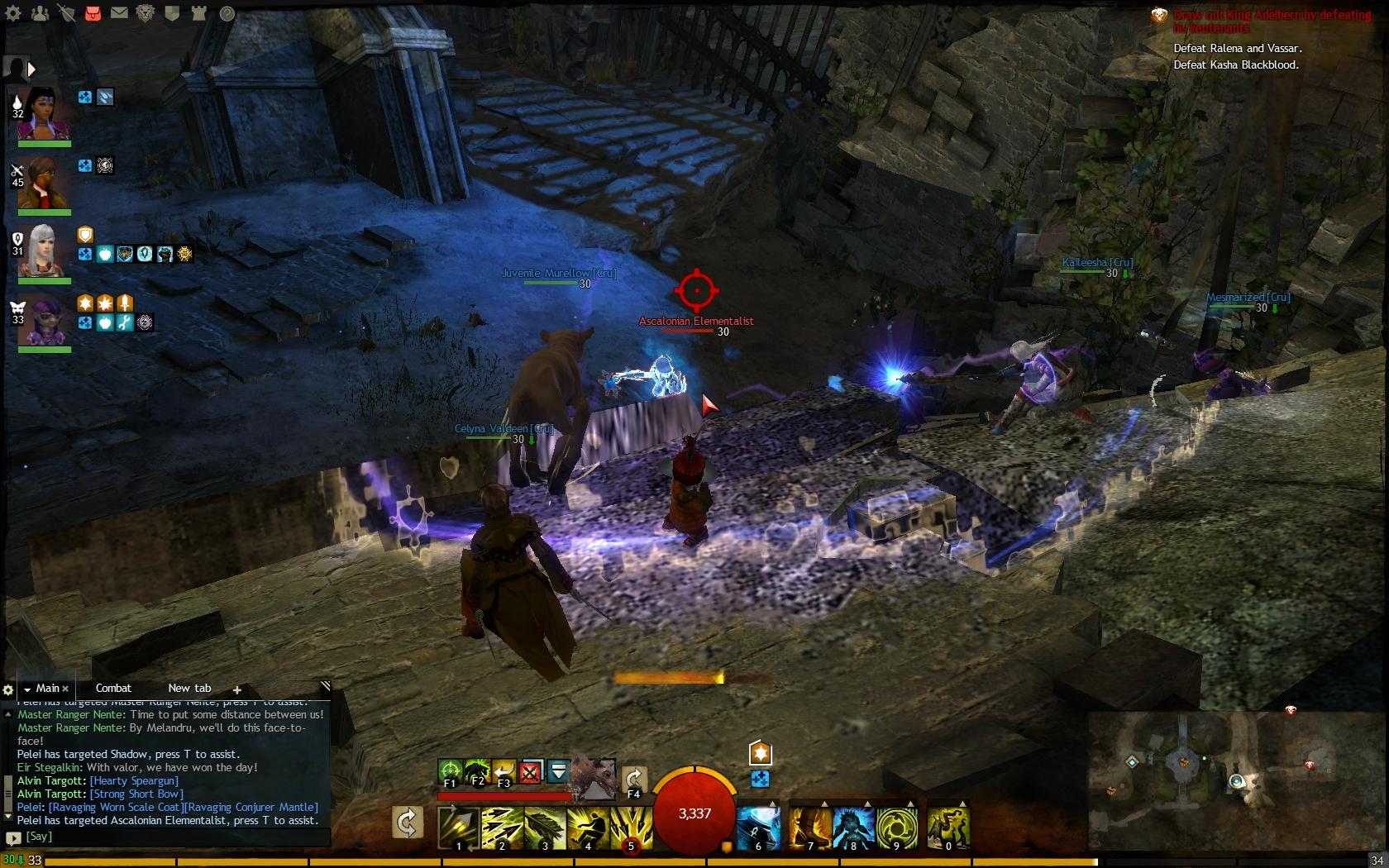Open chat options gear icon
1389x868 pixels.
click(x=8, y=689)
